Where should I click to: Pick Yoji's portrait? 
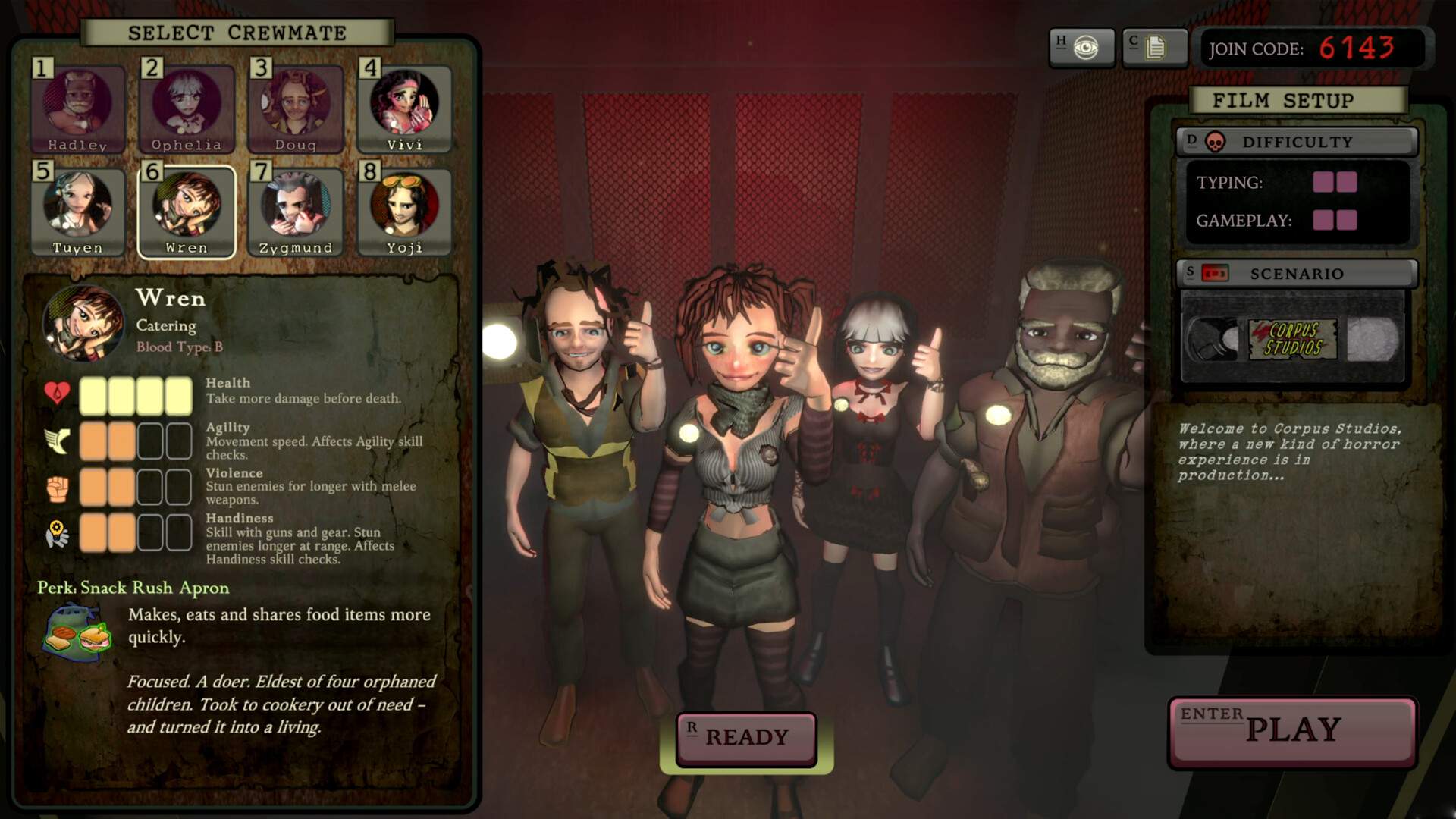click(404, 212)
